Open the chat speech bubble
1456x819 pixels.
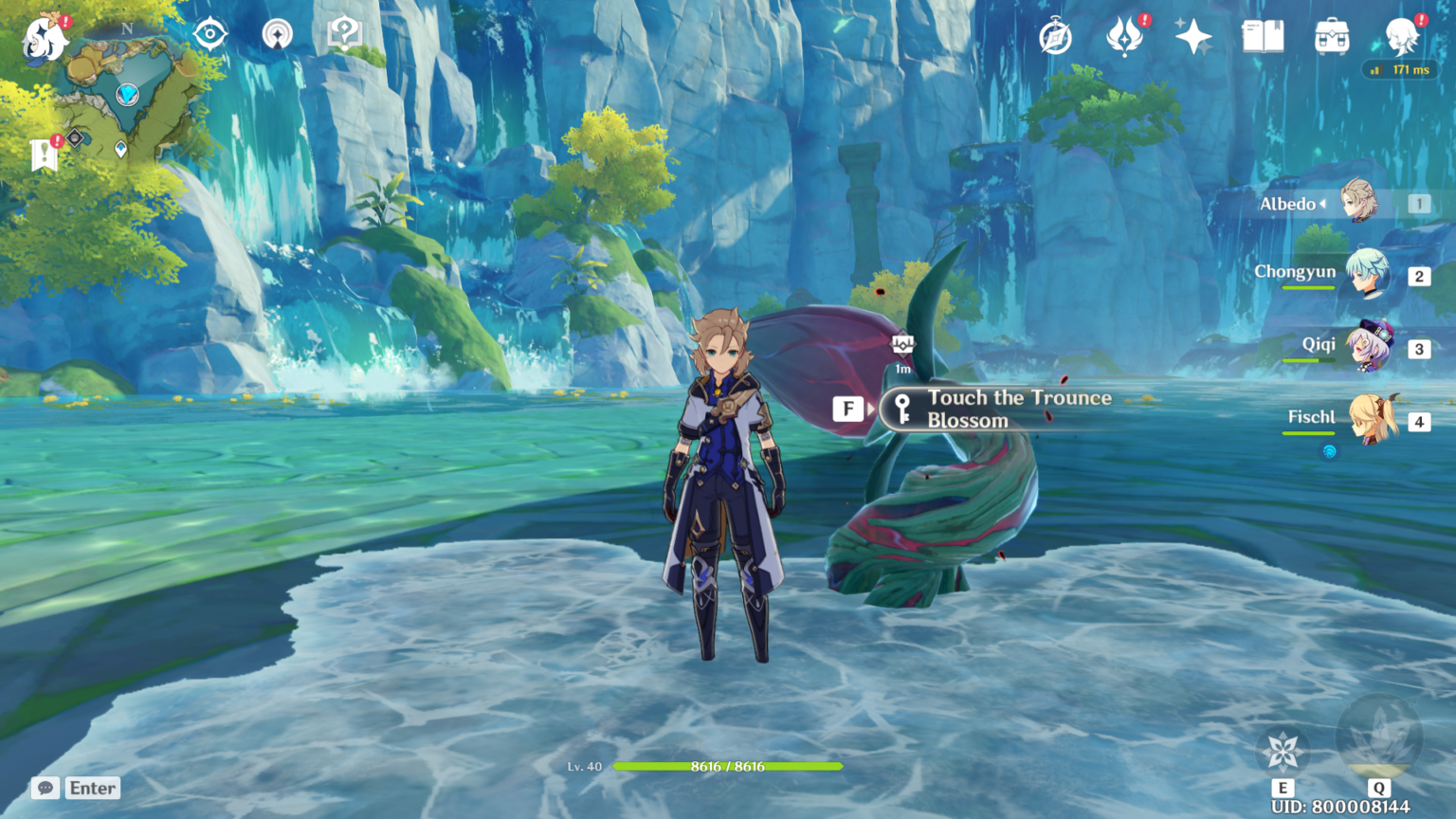(x=45, y=788)
